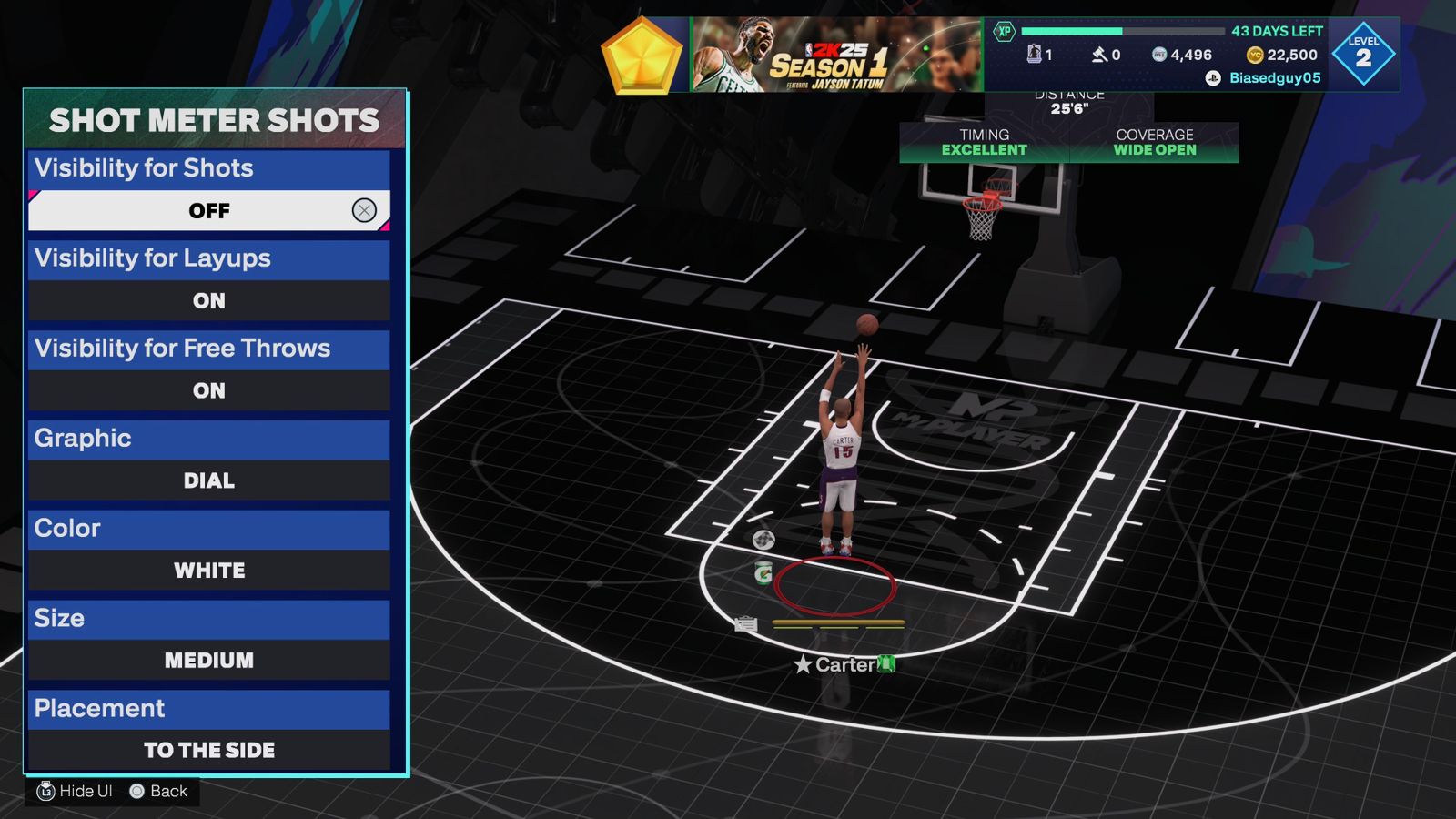Open the Season 1 Jayson Tatum banner

tap(828, 53)
